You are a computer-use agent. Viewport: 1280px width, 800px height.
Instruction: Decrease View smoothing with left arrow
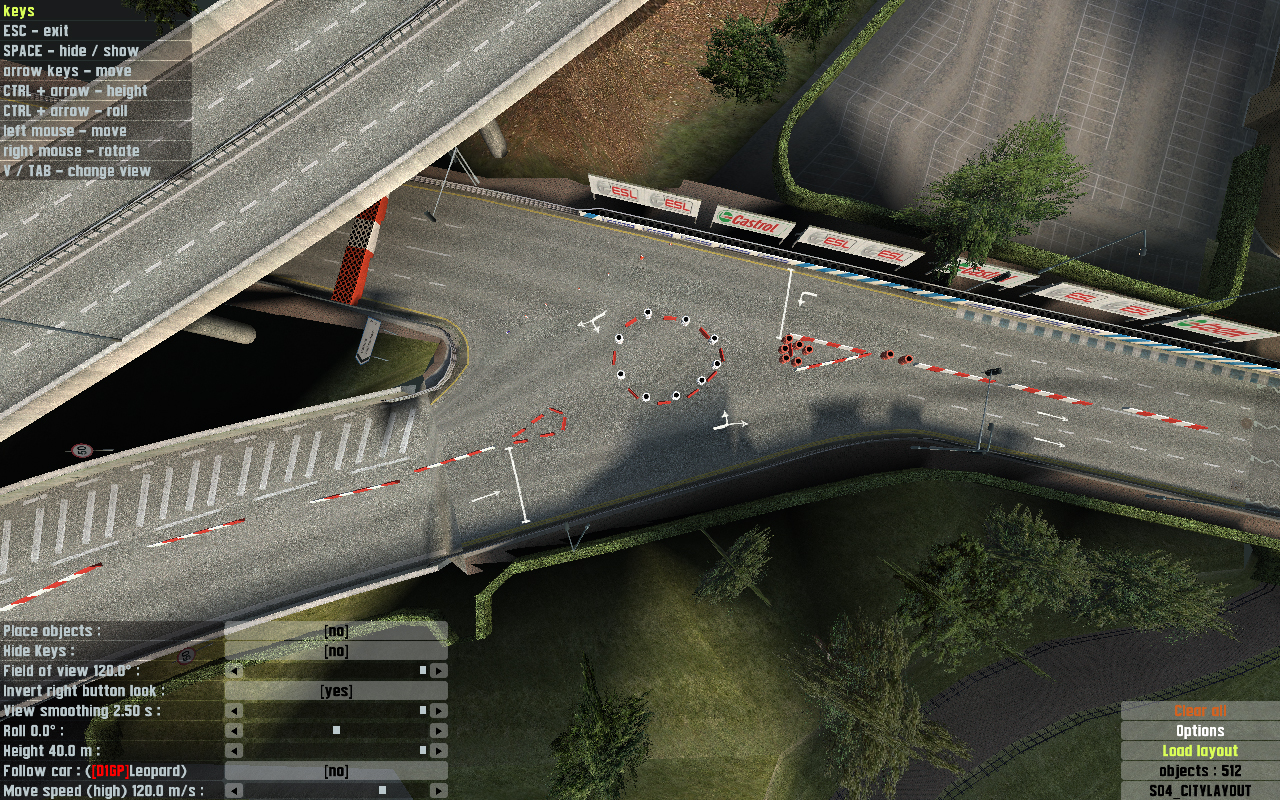234,711
